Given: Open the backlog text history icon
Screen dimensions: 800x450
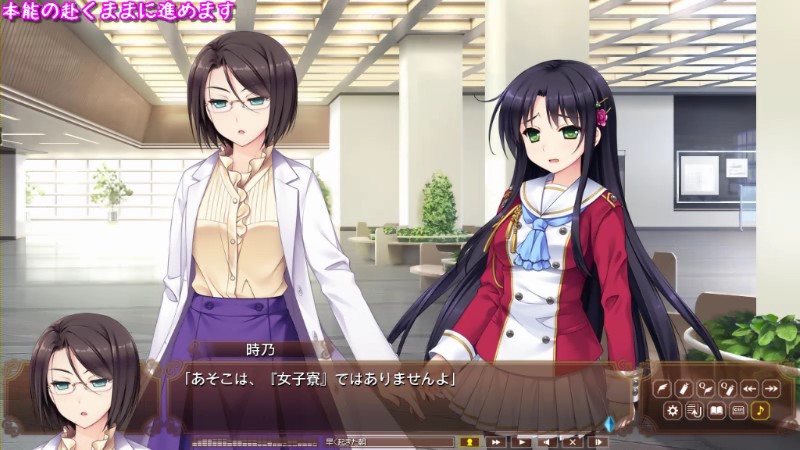Looking at the screenshot, I should click(694, 410).
